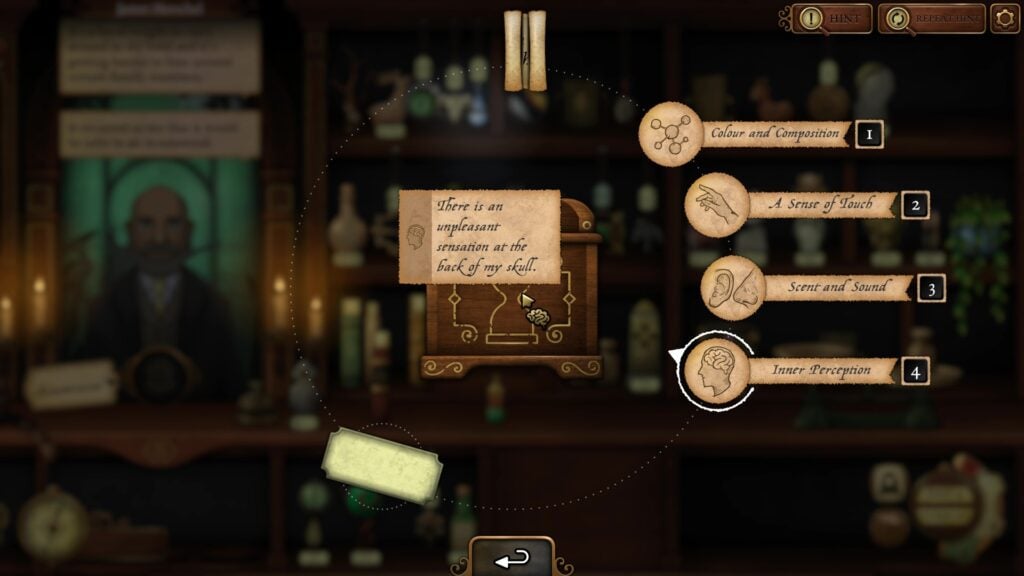
Task: Select the unpleasant sensation symptom note
Action: [x=480, y=236]
